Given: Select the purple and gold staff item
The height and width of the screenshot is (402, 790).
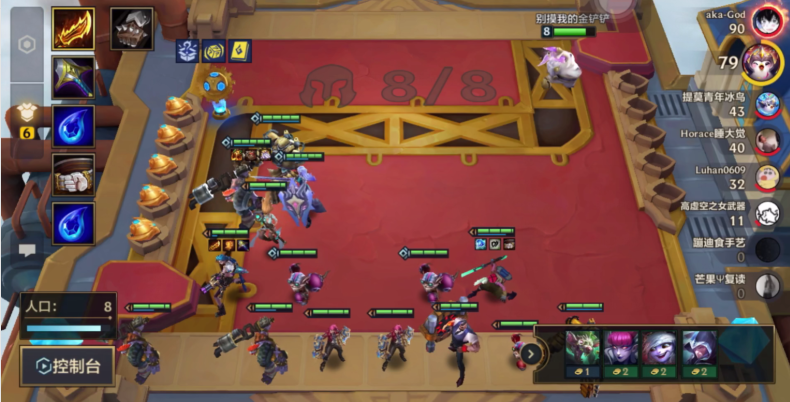Looking at the screenshot, I should [73, 77].
